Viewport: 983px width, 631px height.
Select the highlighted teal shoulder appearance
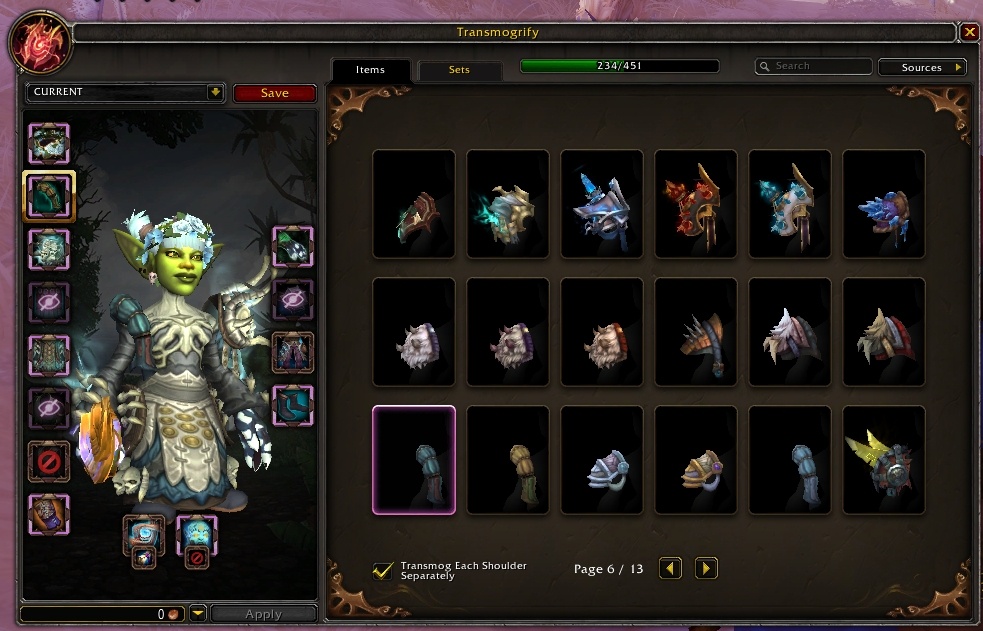point(414,460)
